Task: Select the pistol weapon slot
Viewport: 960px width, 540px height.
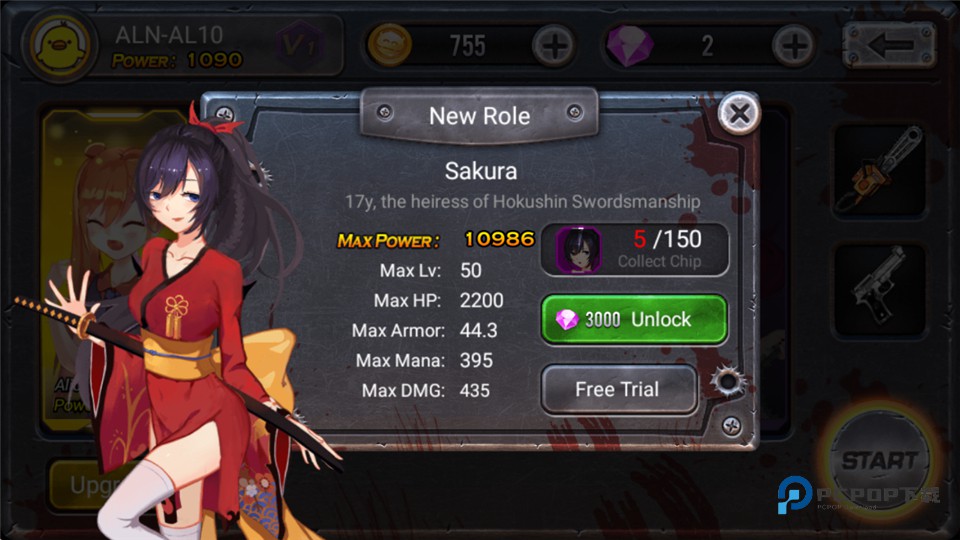Action: coord(878,288)
